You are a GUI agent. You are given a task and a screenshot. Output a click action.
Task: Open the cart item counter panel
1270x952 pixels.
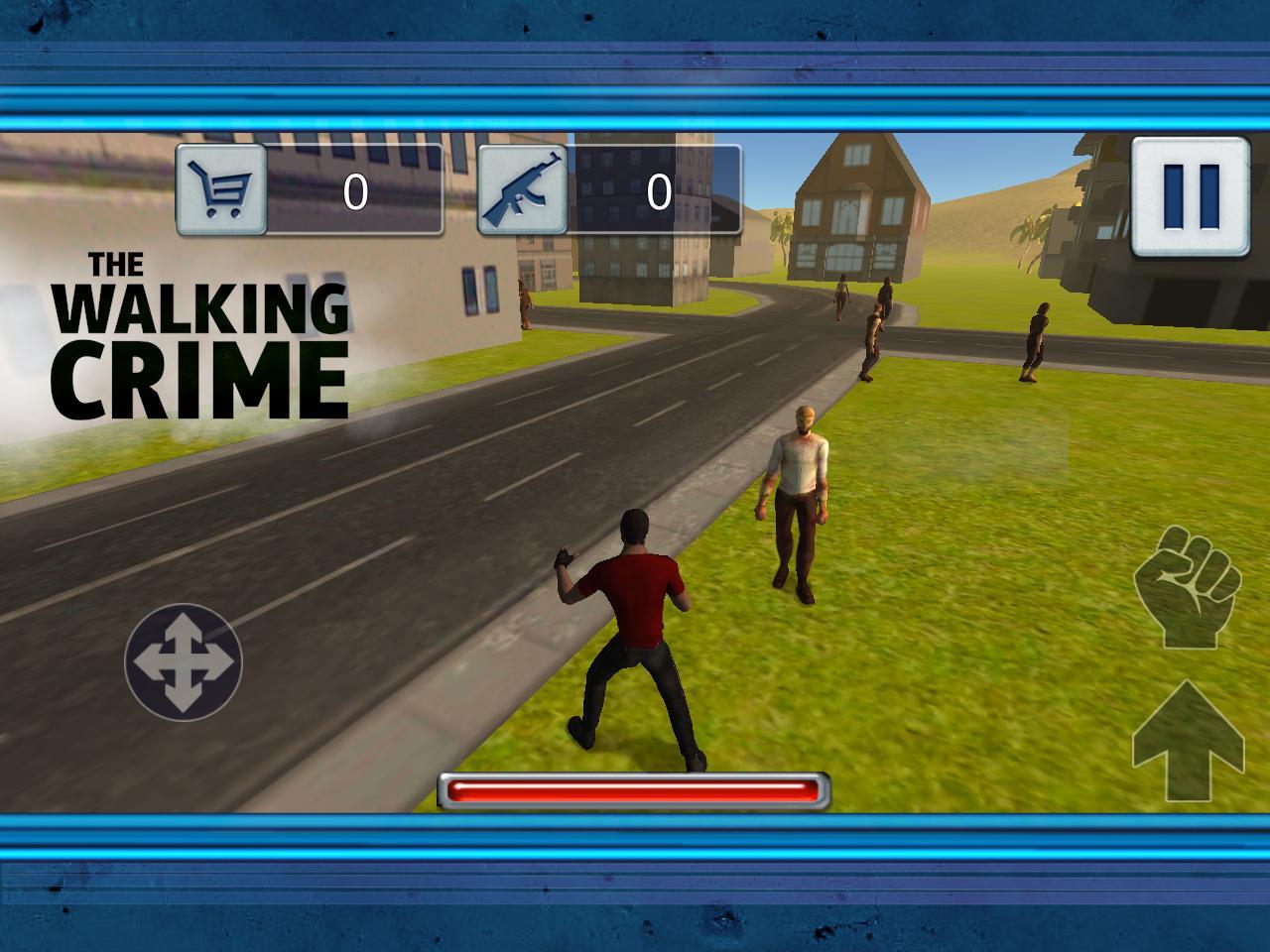coord(357,189)
